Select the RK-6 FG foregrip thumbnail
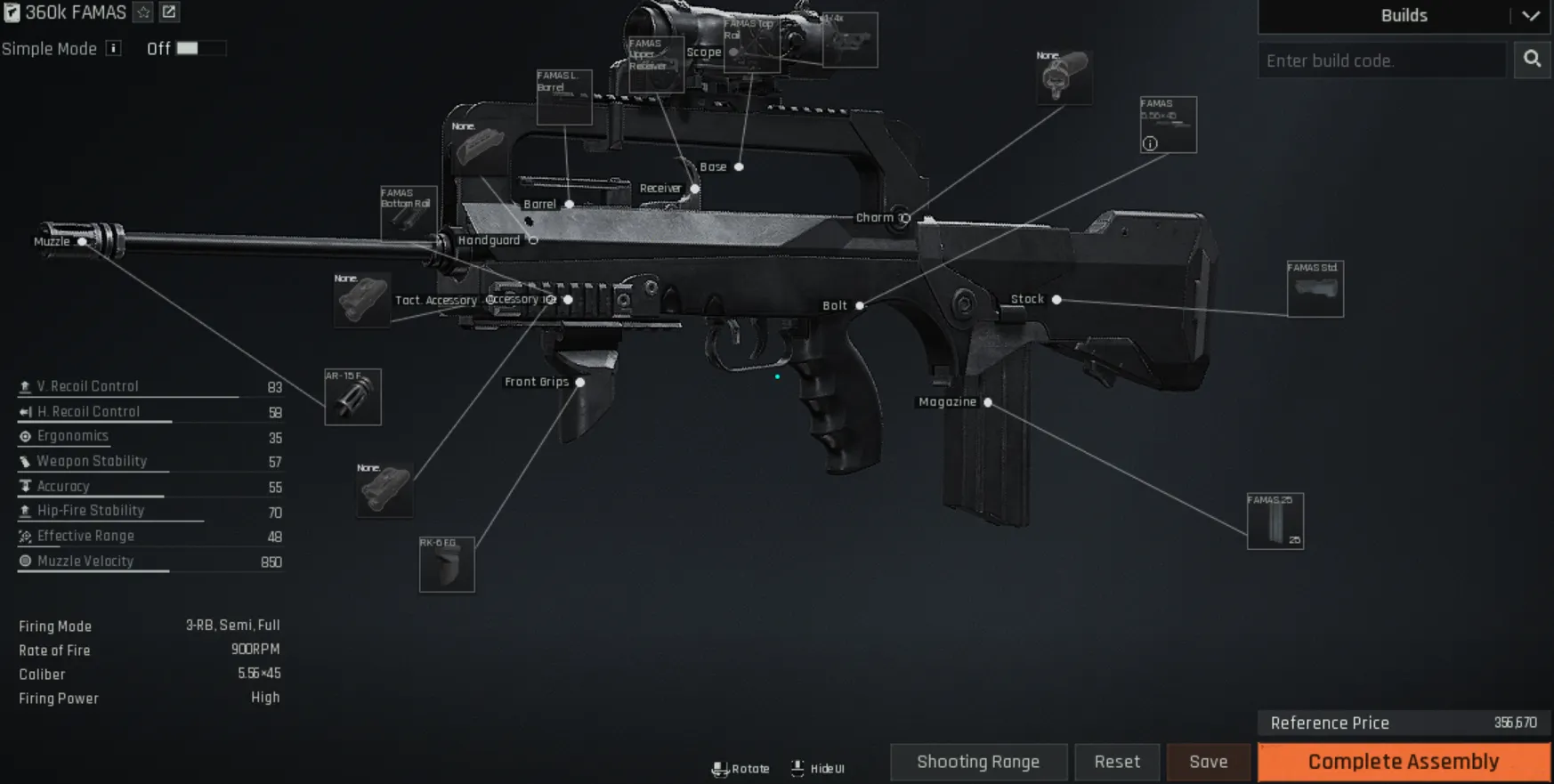The width and height of the screenshot is (1554, 784). tap(446, 564)
